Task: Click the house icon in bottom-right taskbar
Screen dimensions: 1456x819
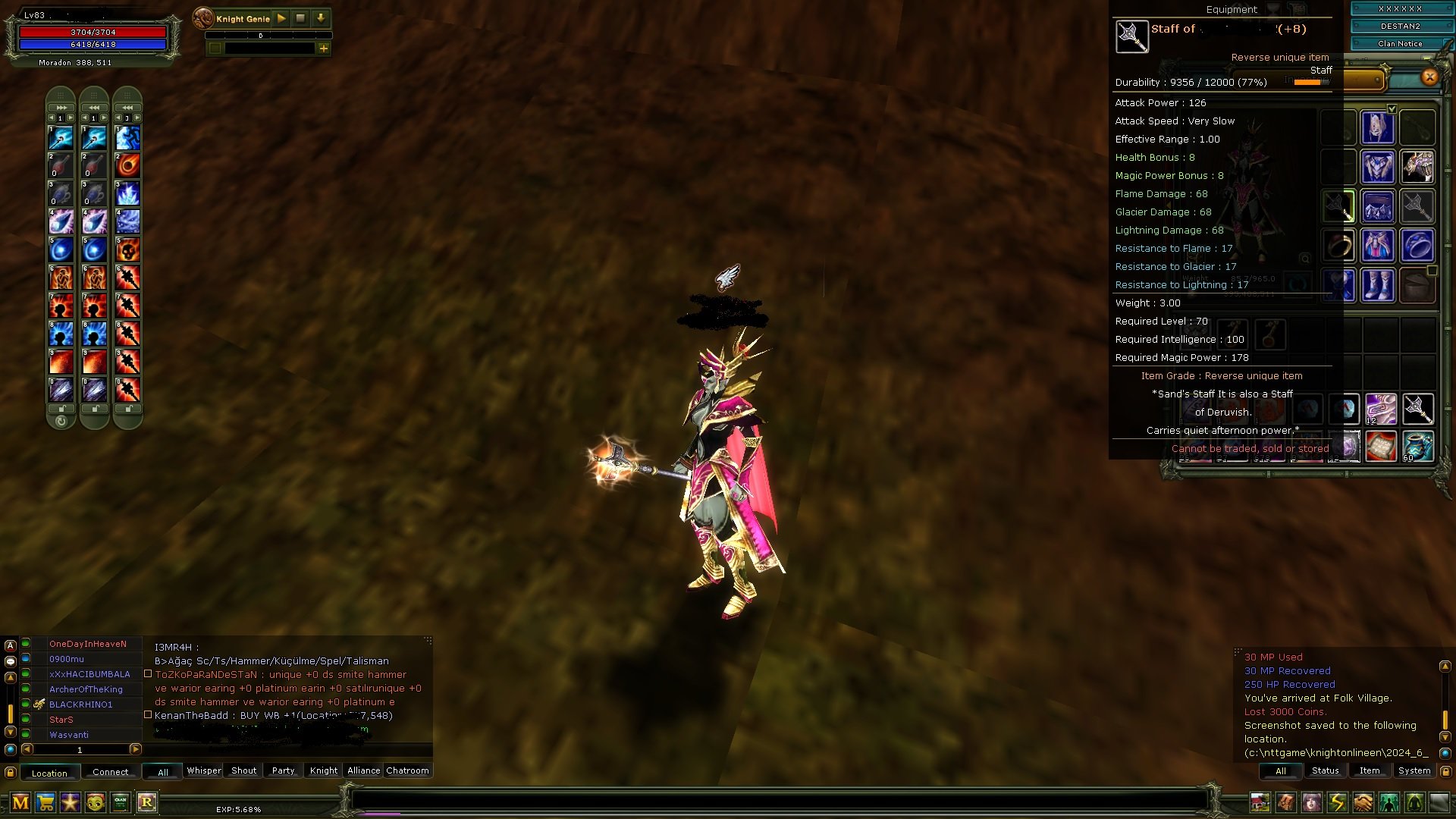Action: [x=1260, y=802]
